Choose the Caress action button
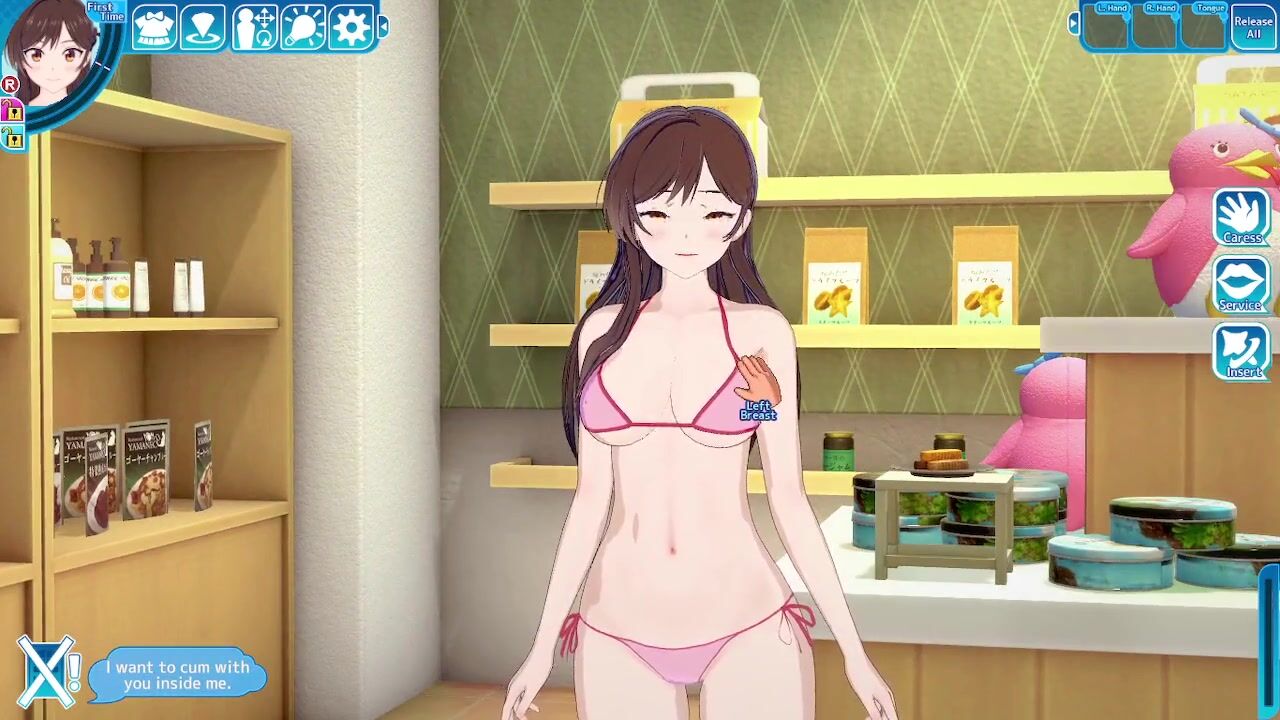The height and width of the screenshot is (720, 1280). click(x=1242, y=217)
